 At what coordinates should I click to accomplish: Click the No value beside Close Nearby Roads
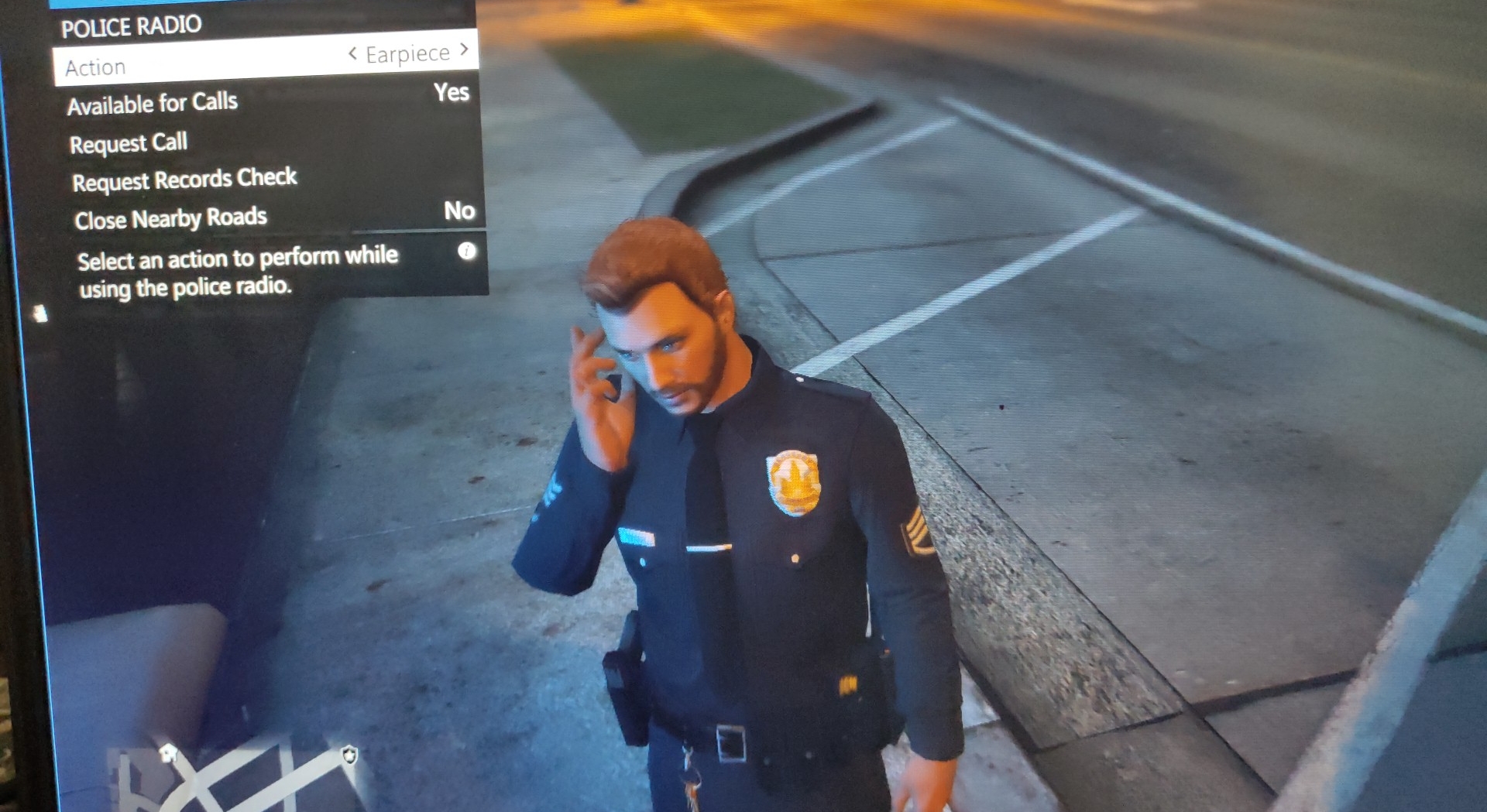[461, 211]
